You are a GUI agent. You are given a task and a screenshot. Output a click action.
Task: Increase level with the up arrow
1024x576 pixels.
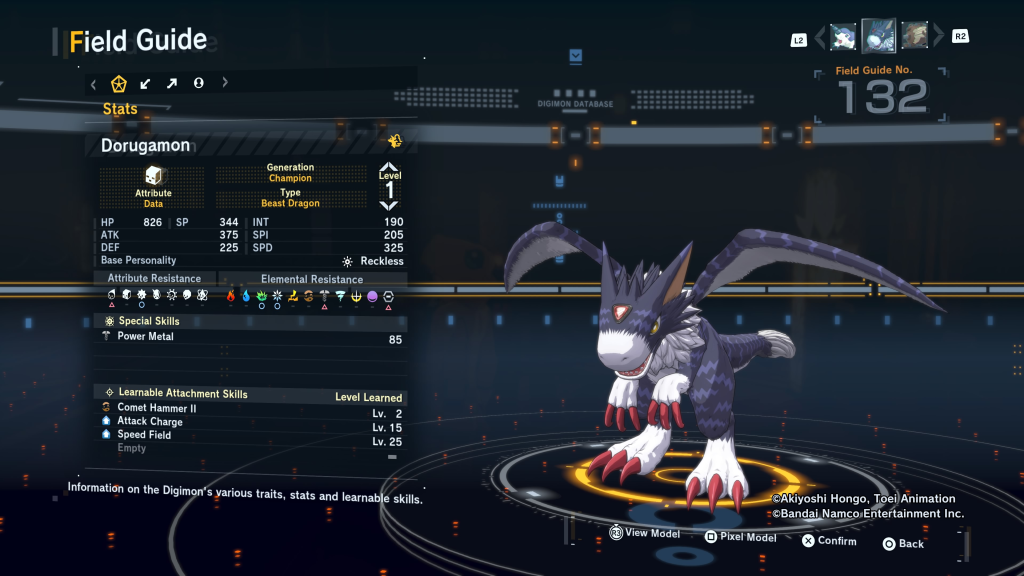389,168
